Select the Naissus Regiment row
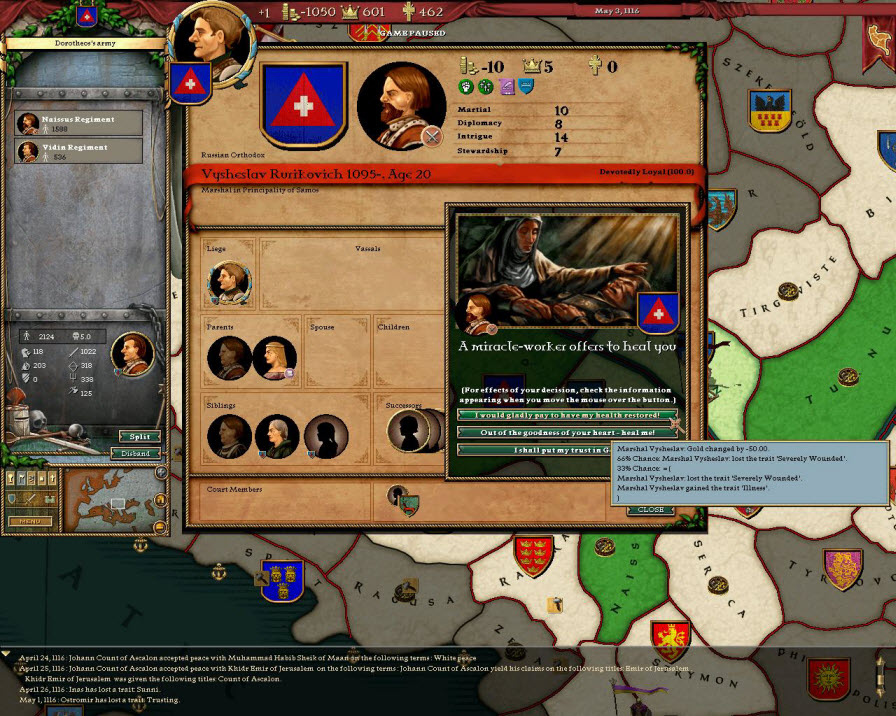The image size is (896, 716). pos(78,123)
